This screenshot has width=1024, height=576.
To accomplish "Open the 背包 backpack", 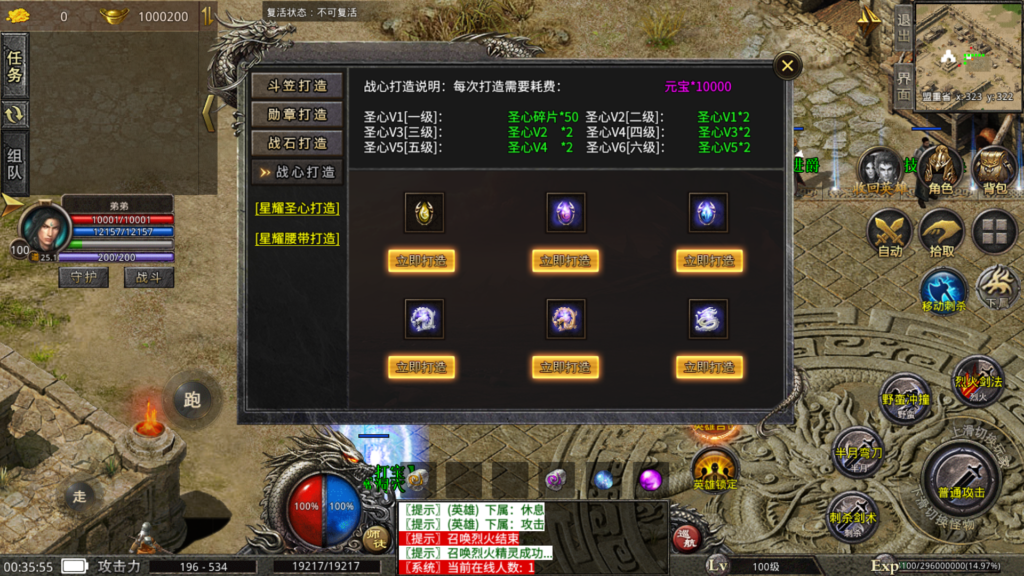I will pos(994,171).
